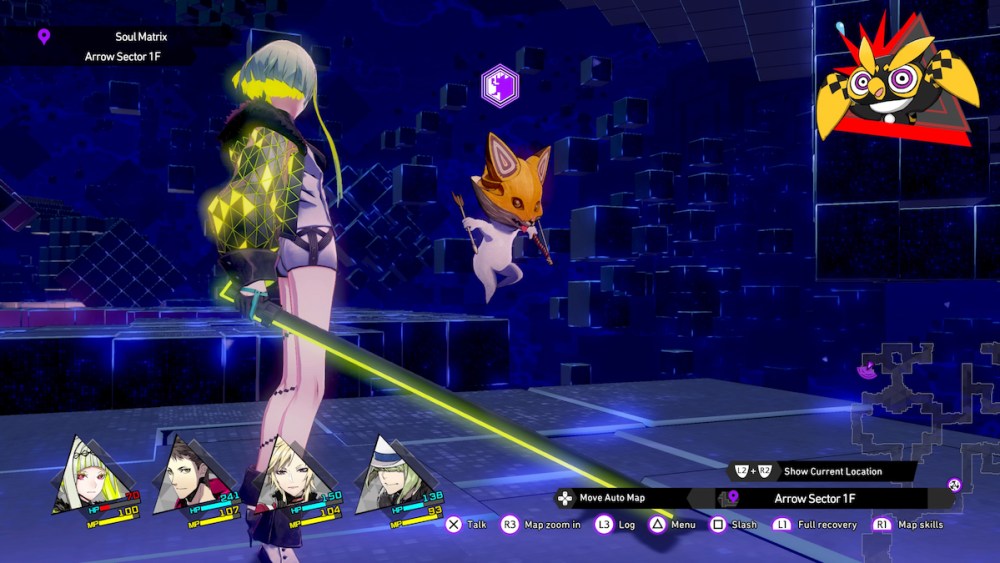Select the purple hexagon marker above the demon
The height and width of the screenshot is (563, 1000).
point(499,87)
